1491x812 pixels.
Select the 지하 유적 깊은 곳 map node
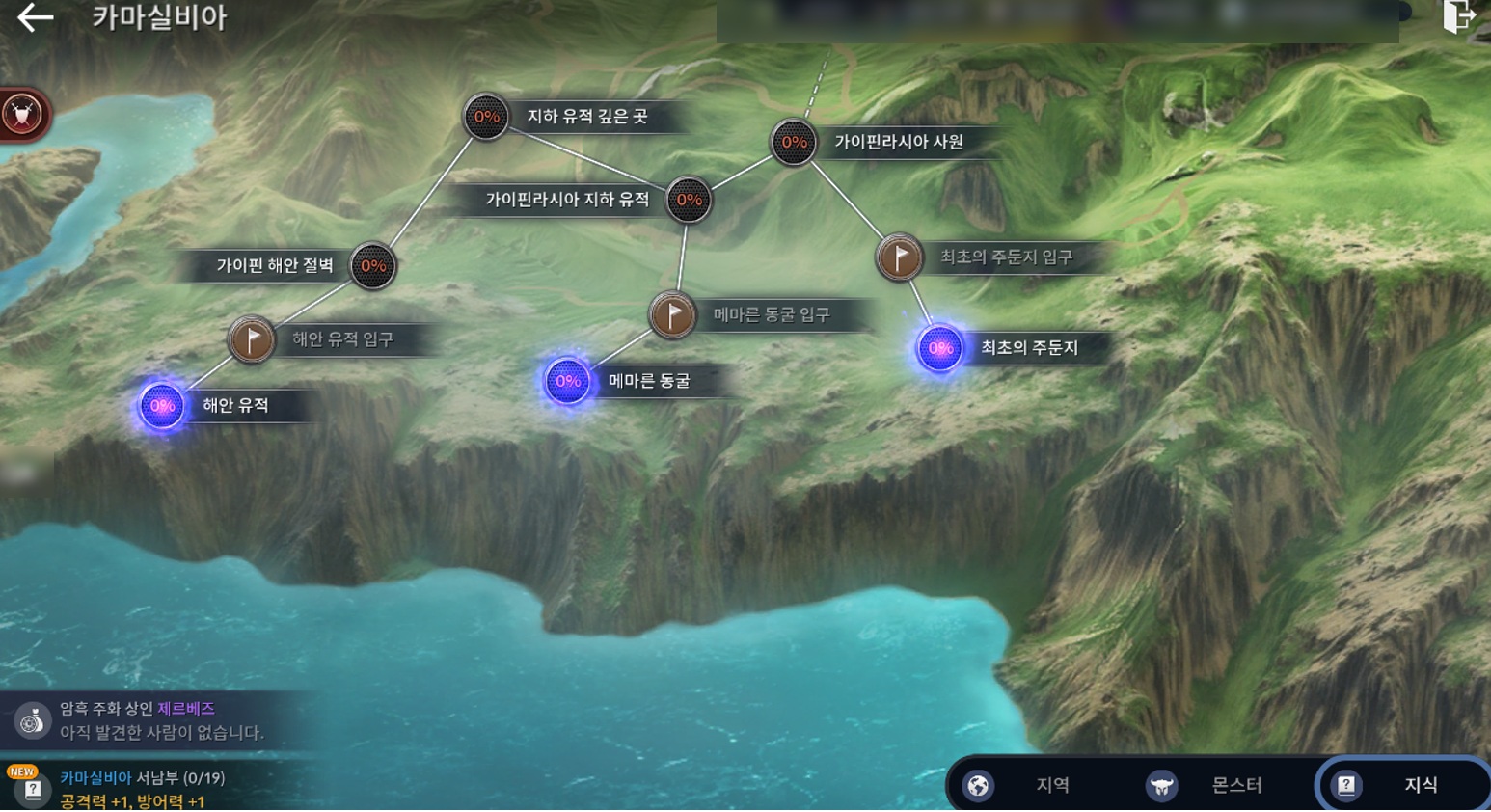pyautogui.click(x=486, y=118)
